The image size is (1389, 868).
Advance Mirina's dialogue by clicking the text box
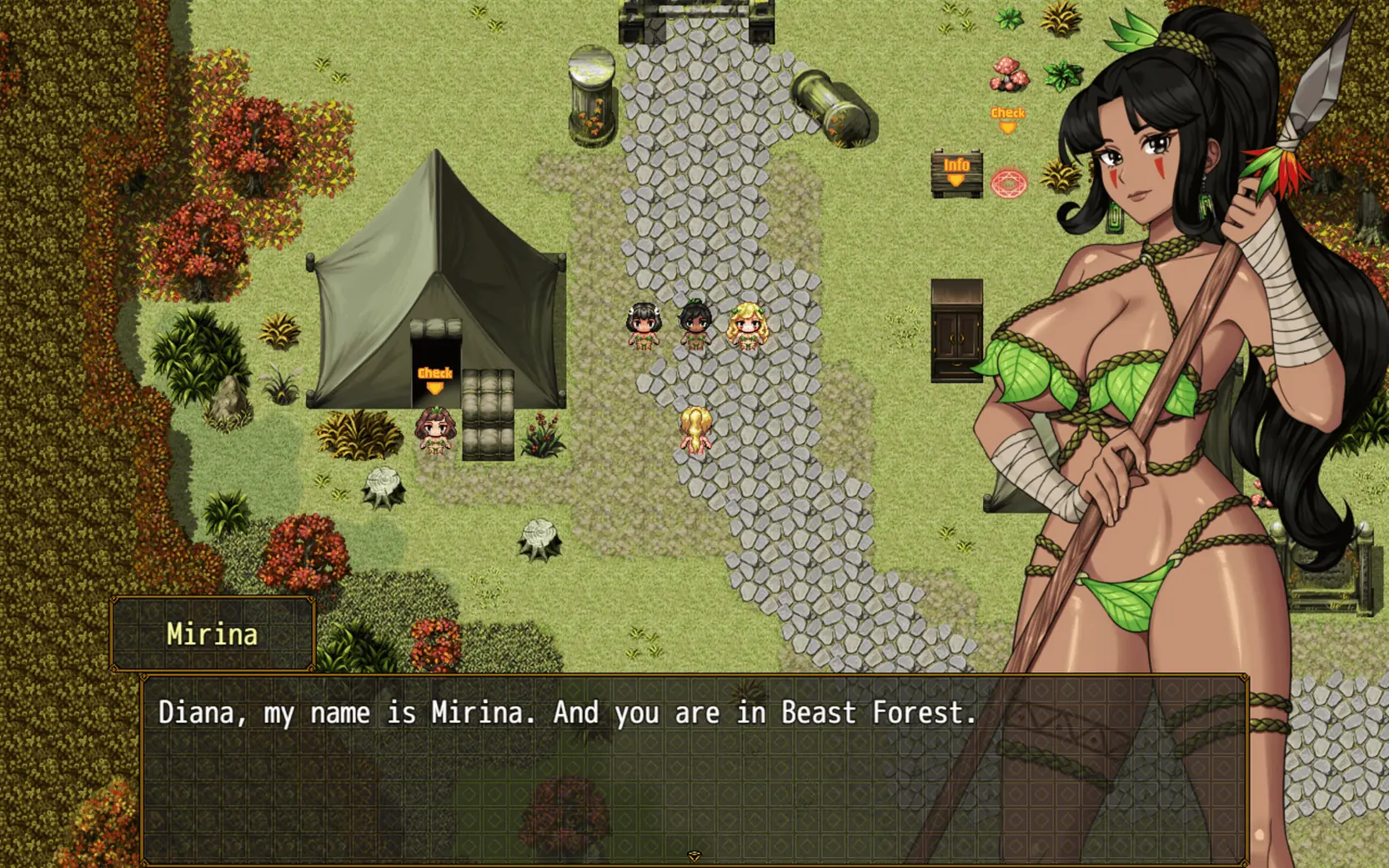tap(584, 767)
